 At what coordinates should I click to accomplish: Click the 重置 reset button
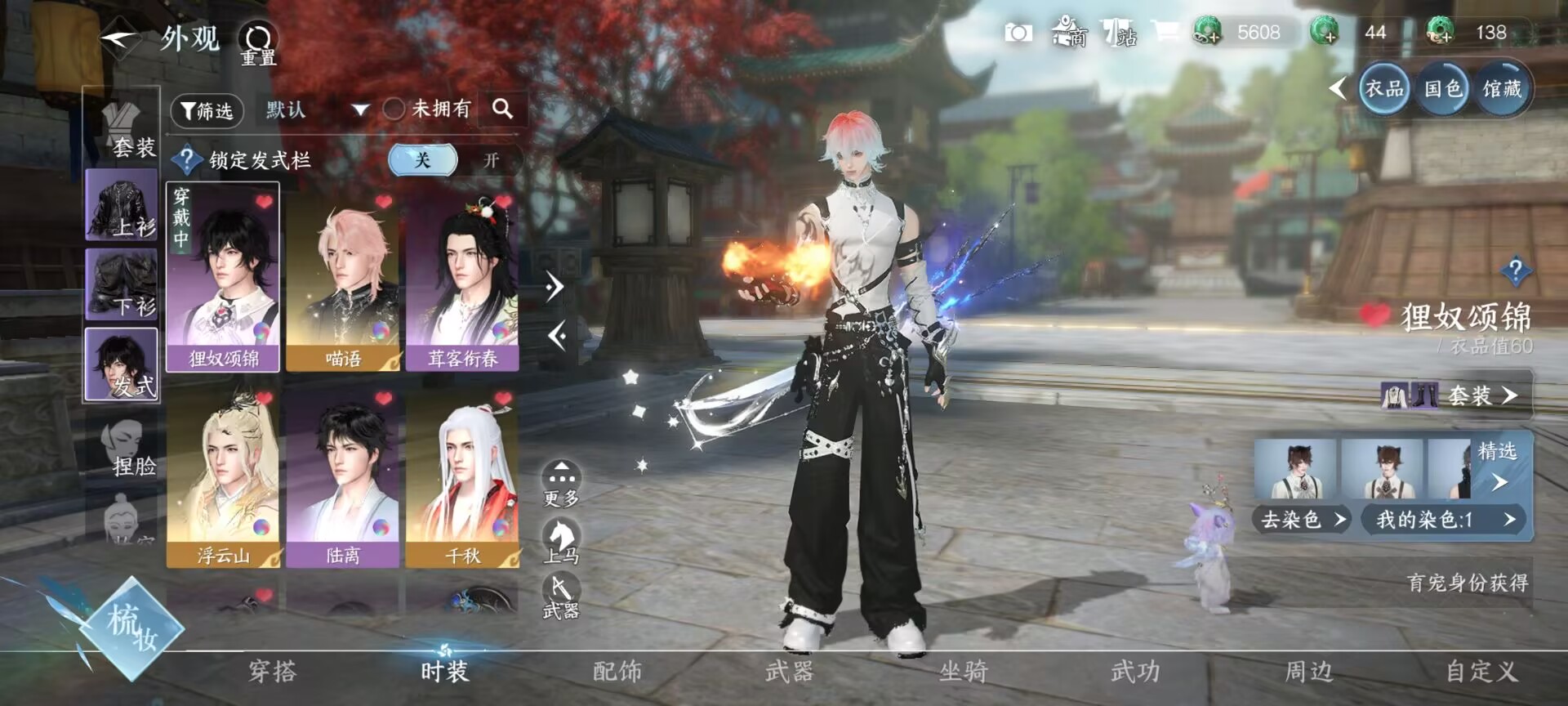(258, 39)
